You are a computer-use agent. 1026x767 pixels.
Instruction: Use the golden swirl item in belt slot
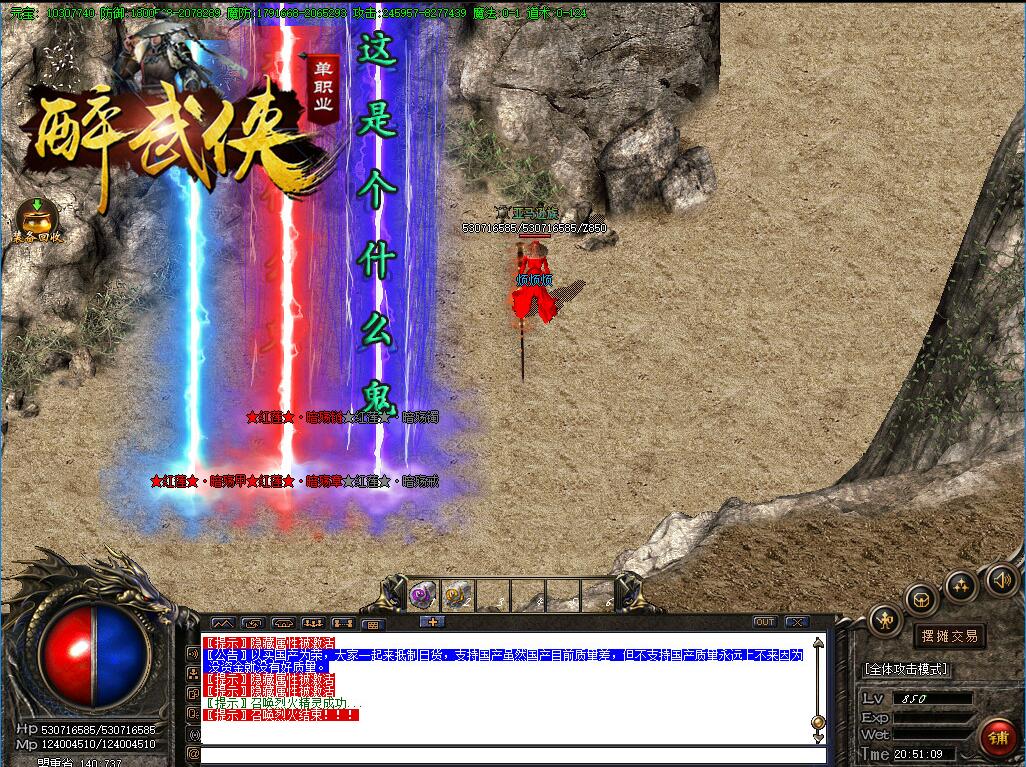[x=457, y=595]
